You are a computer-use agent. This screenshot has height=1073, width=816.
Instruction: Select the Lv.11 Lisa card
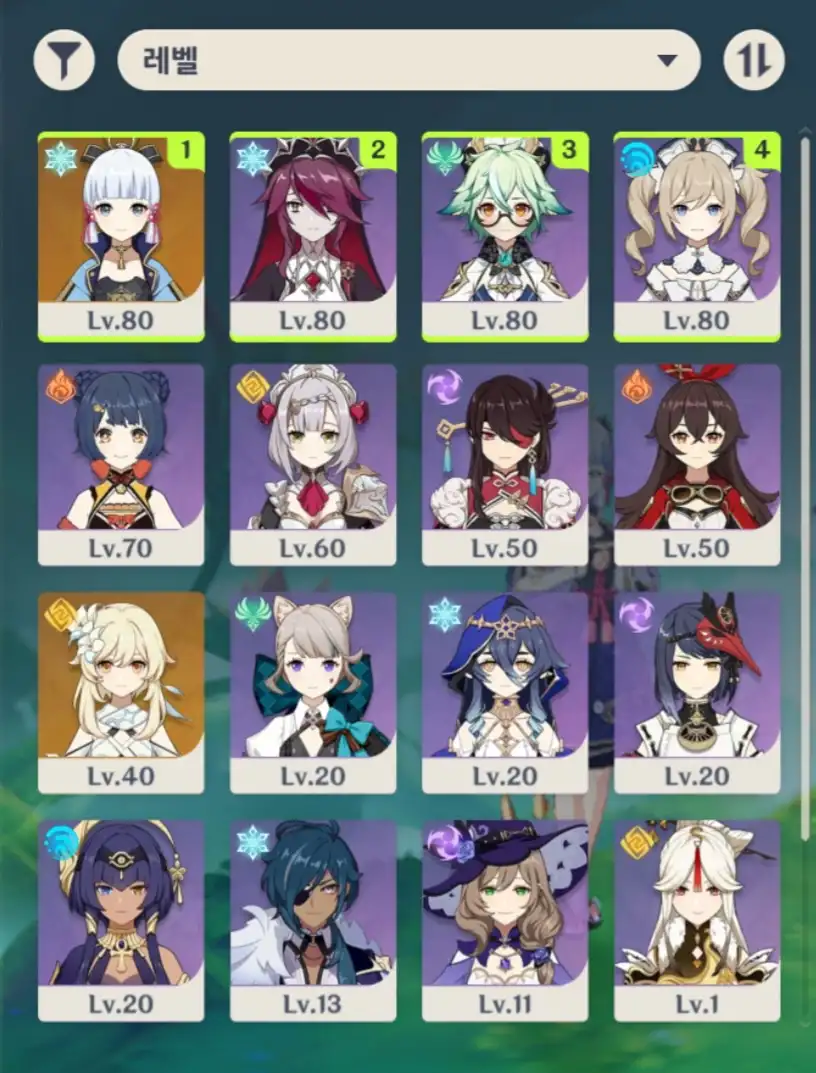coord(505,919)
